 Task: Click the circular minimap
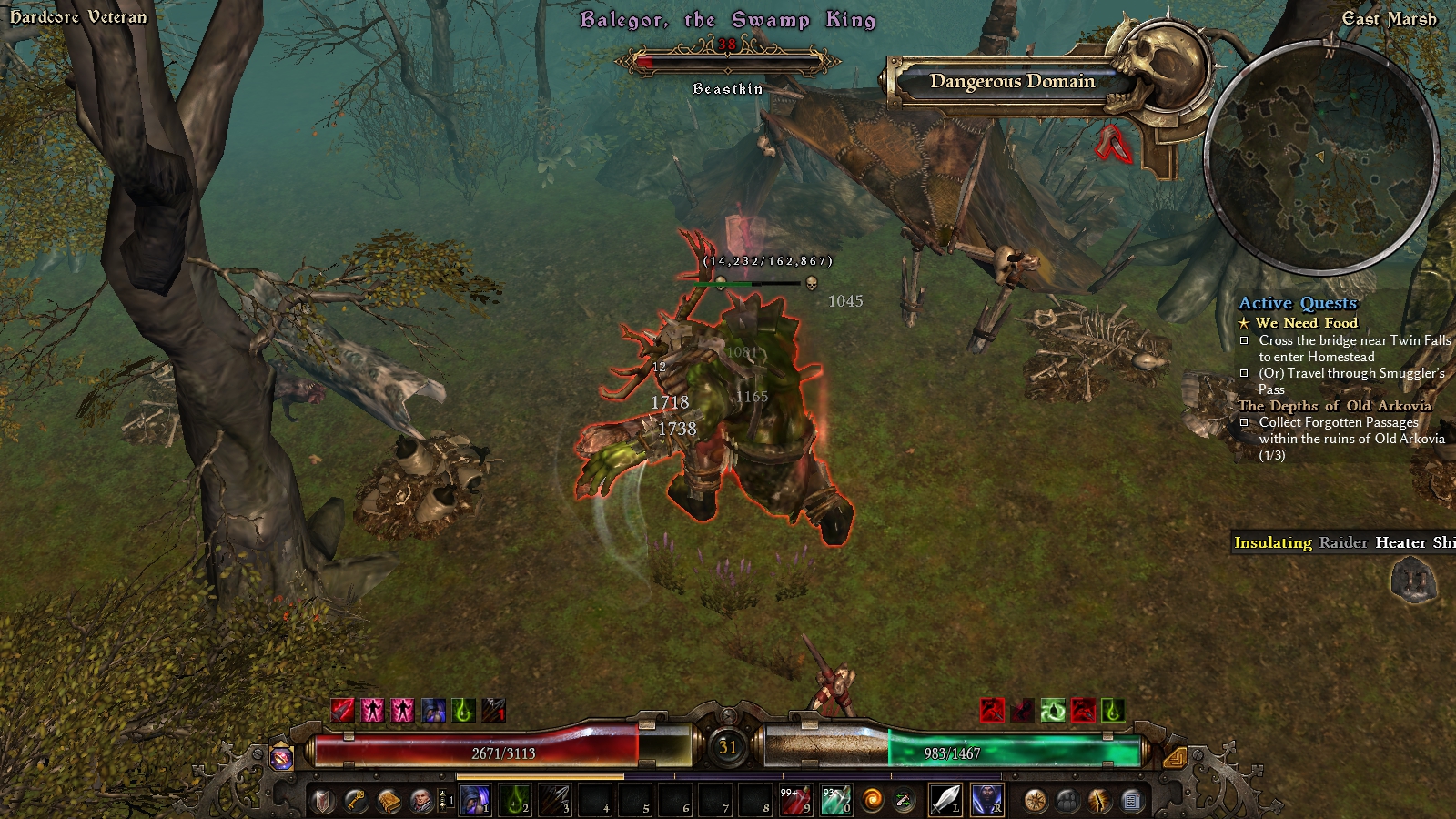(x=1321, y=155)
